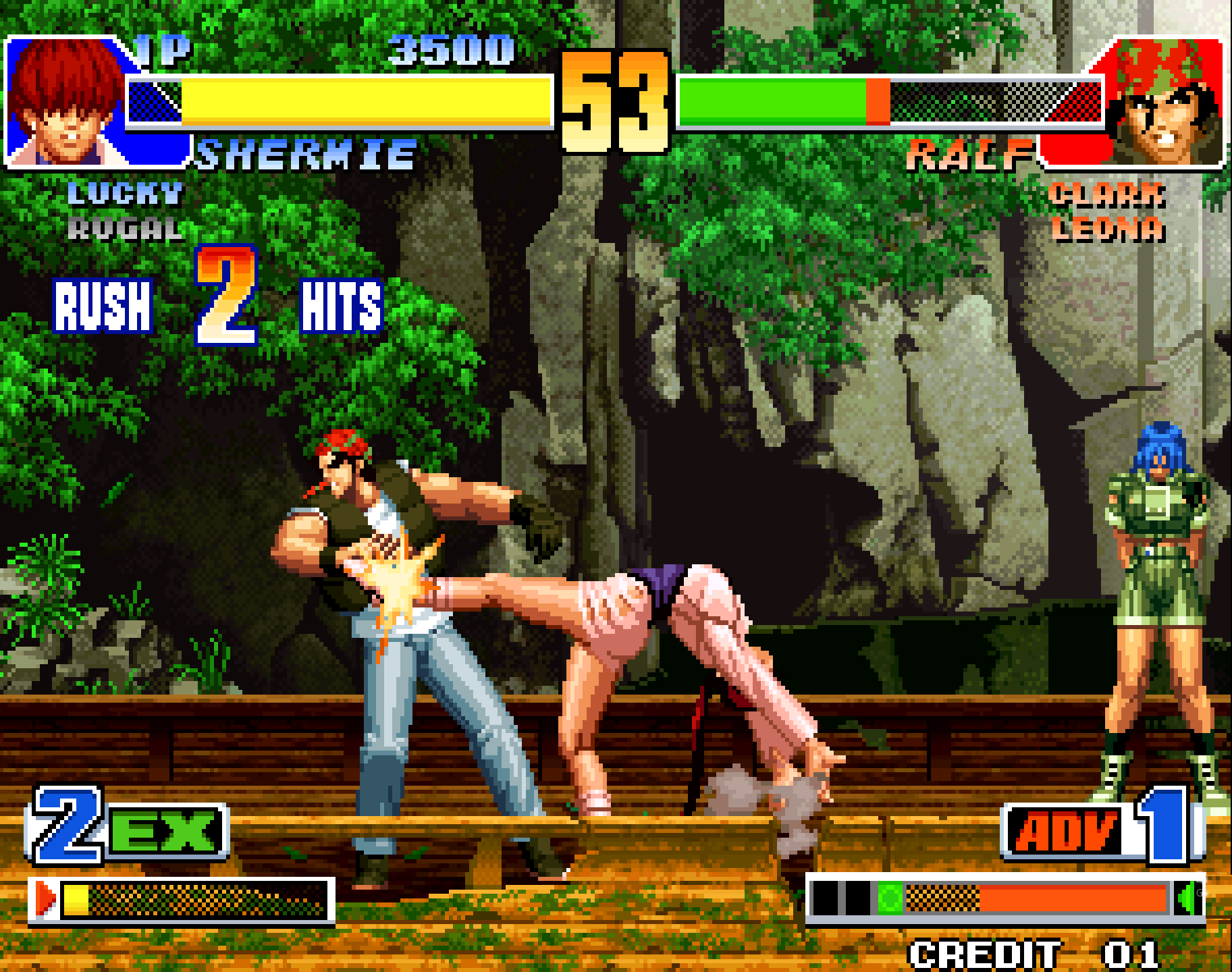
Task: Click Shermie's player one portrait
Action: 66,101
